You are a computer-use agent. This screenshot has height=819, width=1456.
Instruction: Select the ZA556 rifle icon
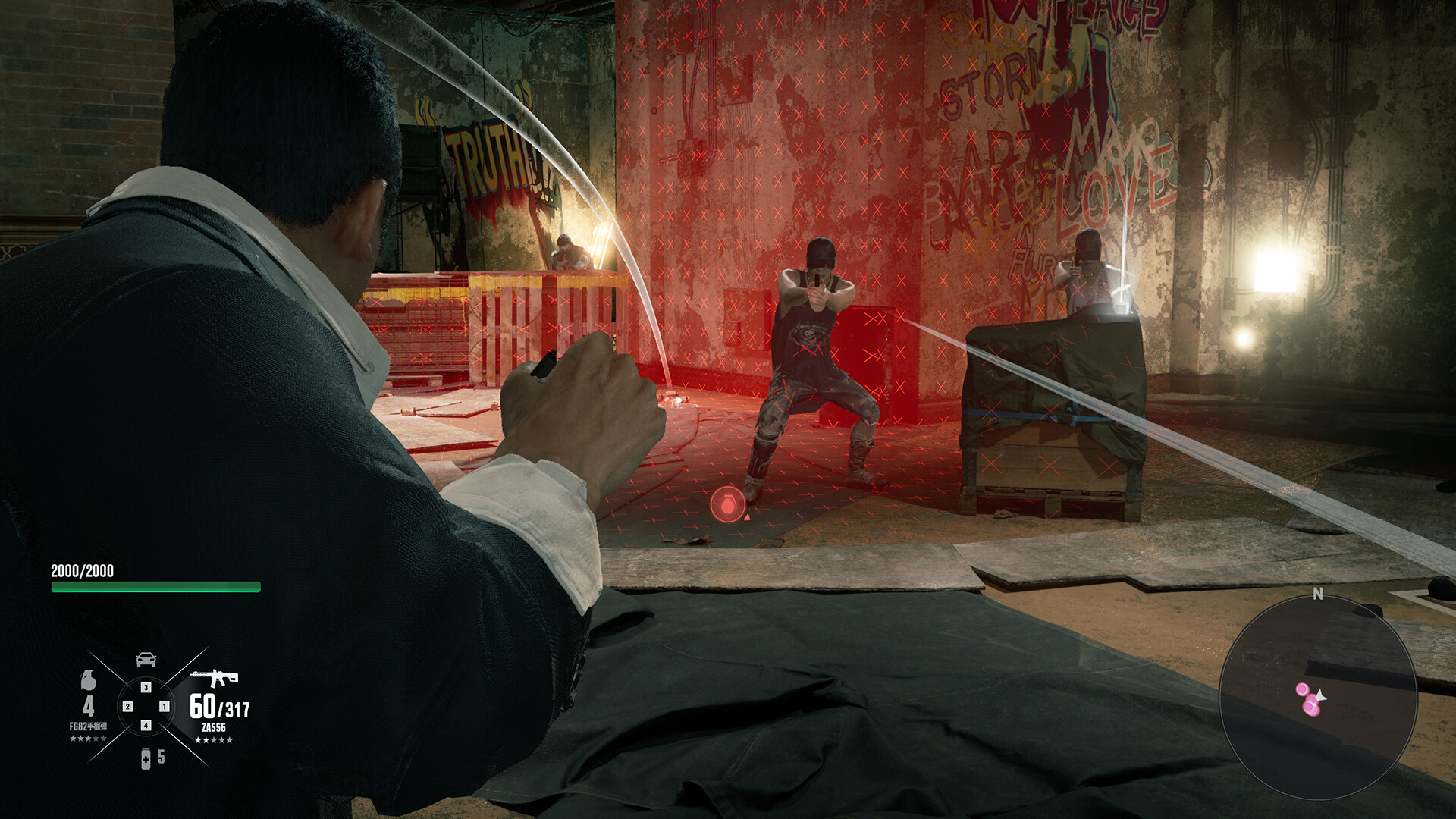pyautogui.click(x=214, y=678)
